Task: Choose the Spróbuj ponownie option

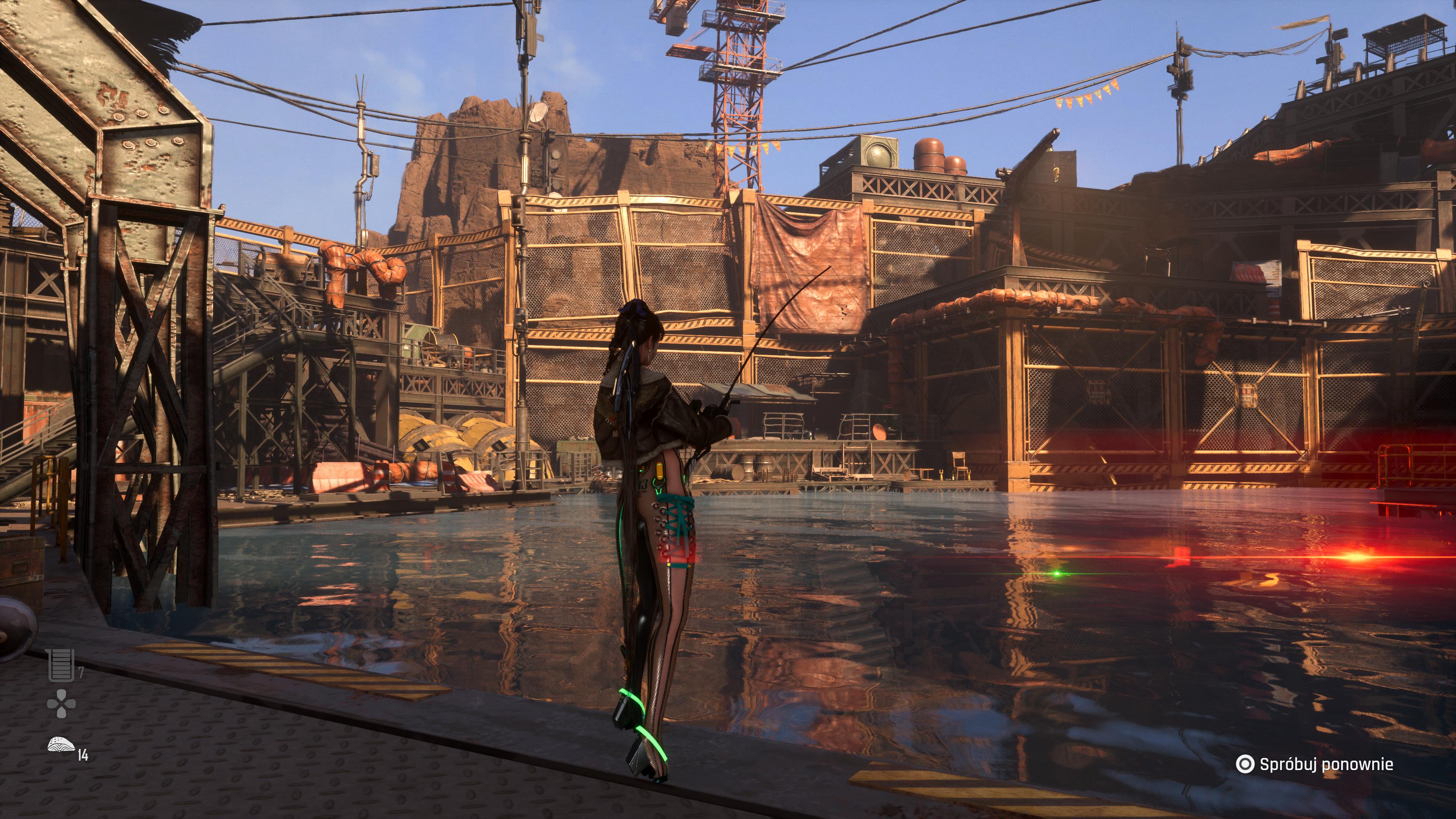Action: point(1315,764)
